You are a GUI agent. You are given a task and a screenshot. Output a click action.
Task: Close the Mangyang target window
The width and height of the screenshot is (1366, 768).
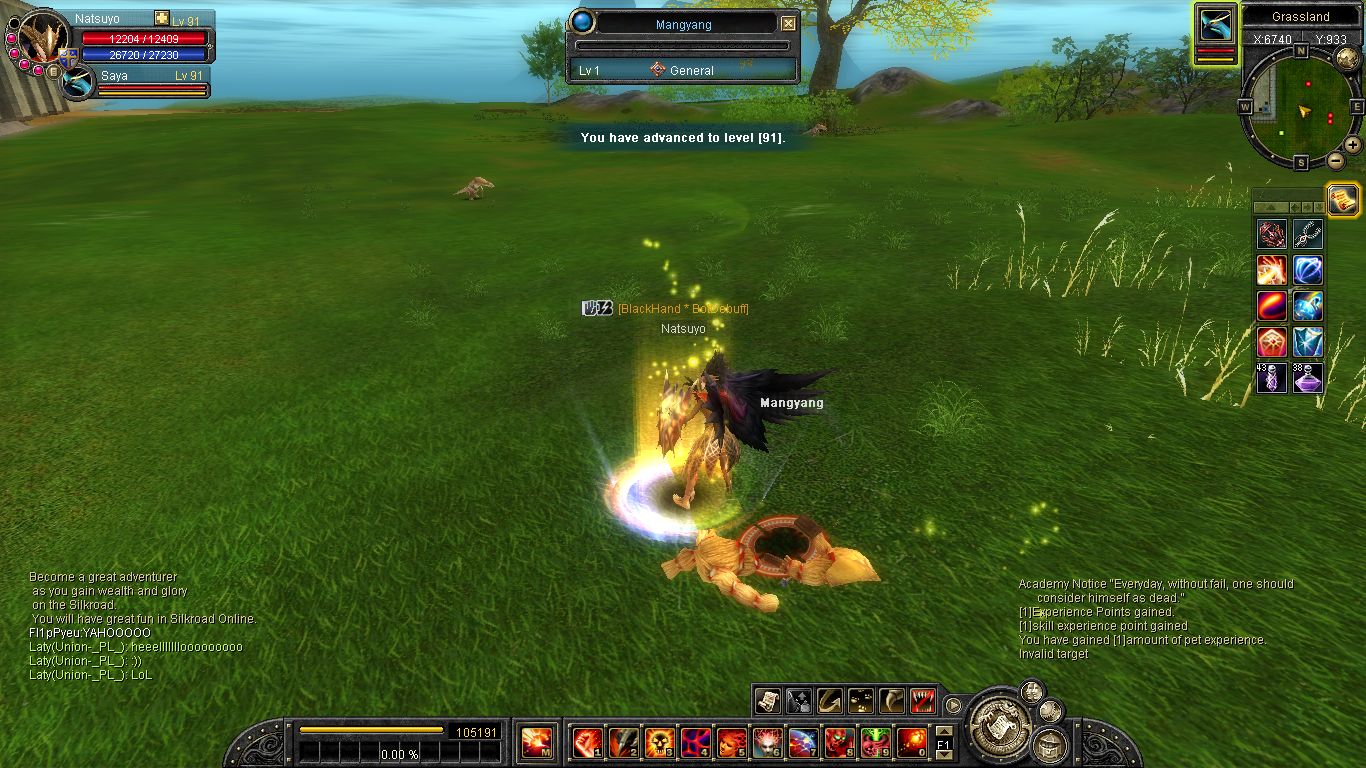(x=788, y=24)
